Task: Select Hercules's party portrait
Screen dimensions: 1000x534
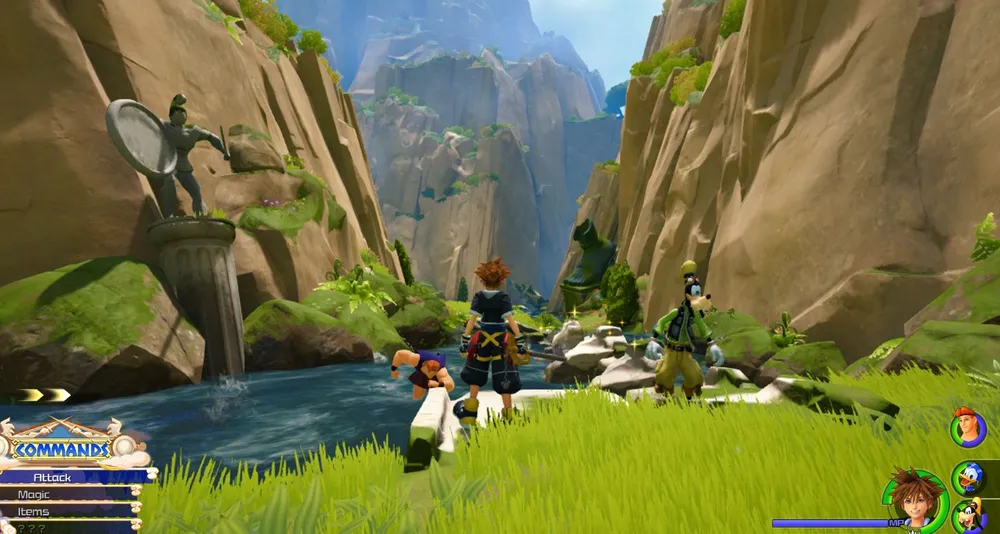Action: click(x=967, y=428)
